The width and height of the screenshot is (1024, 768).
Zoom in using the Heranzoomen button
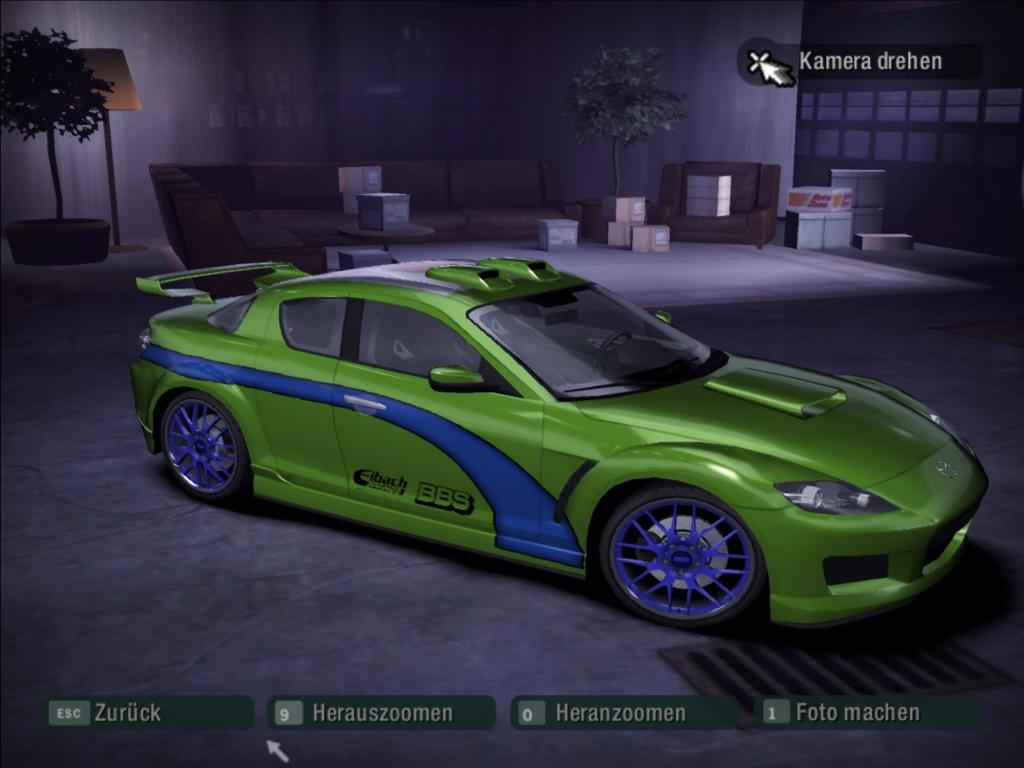(620, 713)
